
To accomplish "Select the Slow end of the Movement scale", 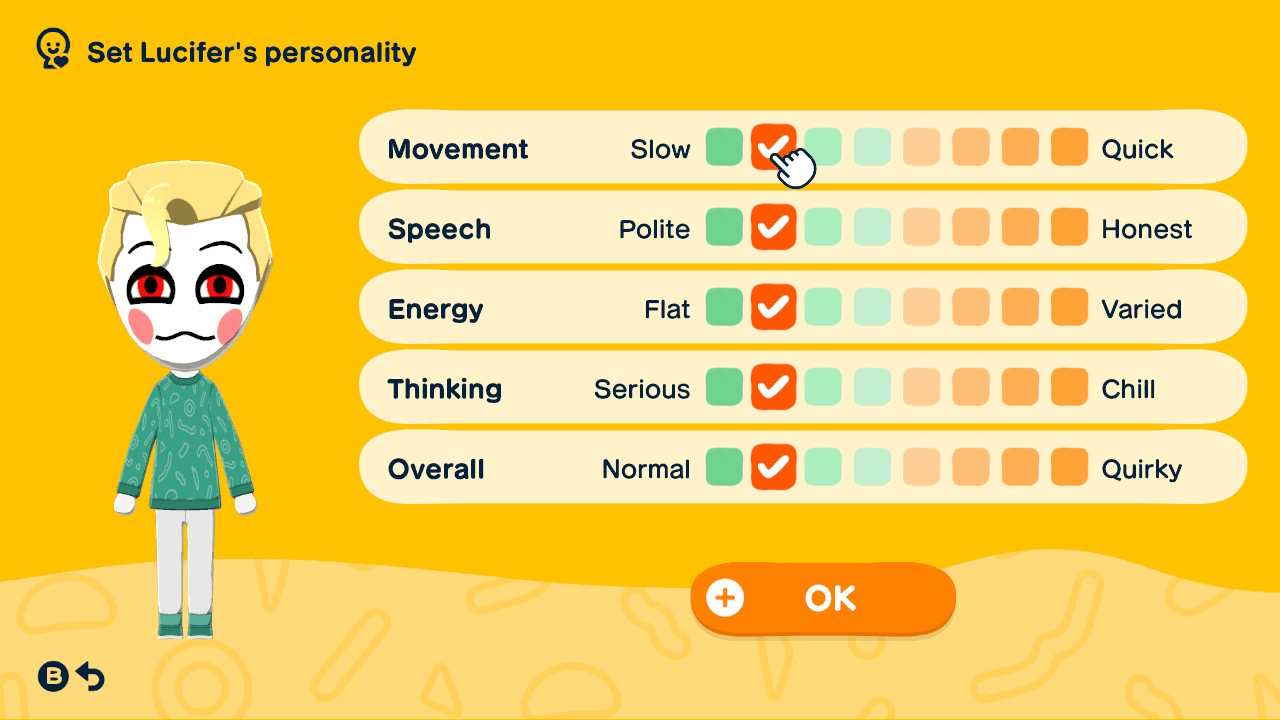I will [x=724, y=148].
